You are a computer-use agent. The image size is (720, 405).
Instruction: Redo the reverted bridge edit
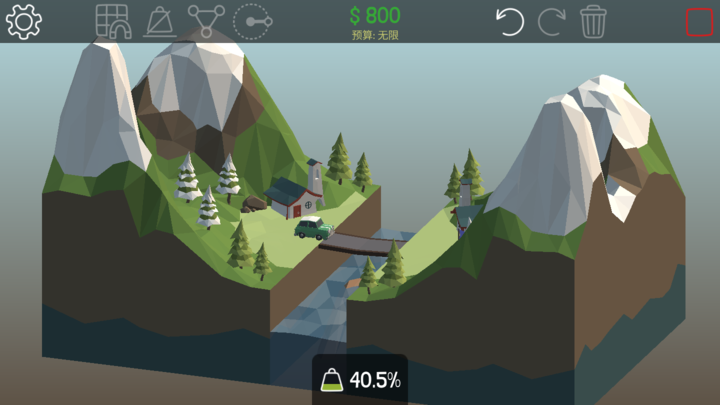point(552,21)
